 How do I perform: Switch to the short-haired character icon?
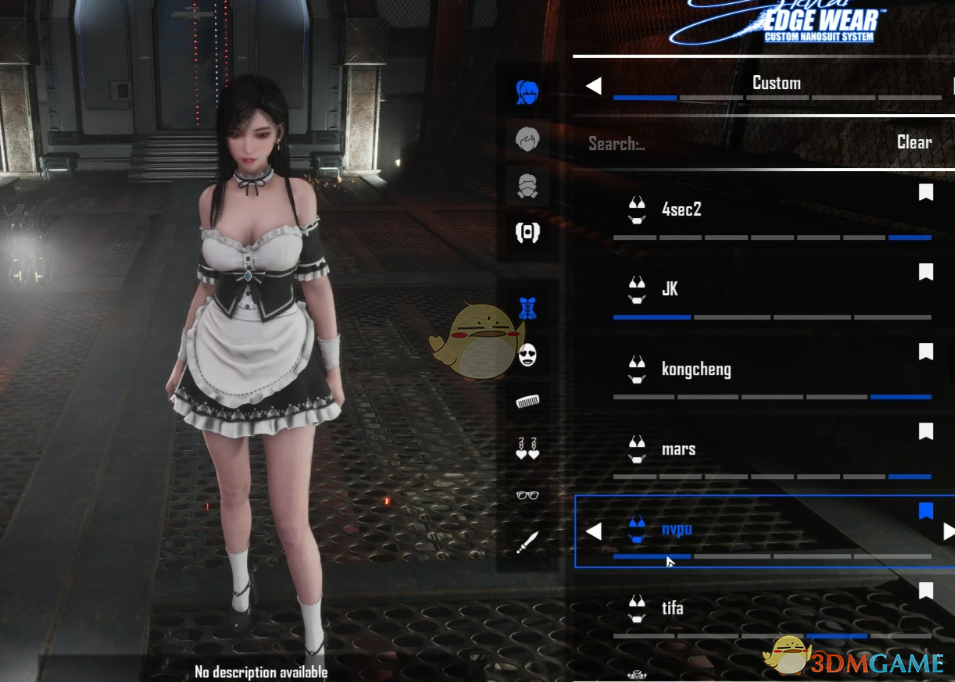tap(527, 139)
